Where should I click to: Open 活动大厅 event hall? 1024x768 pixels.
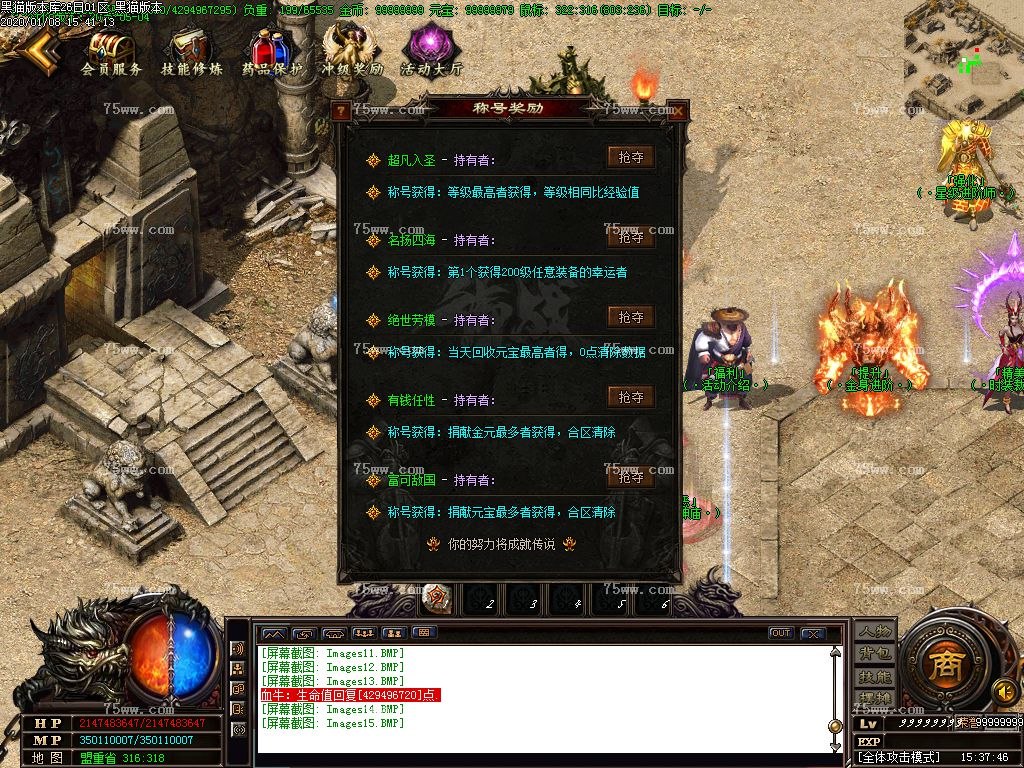(x=431, y=53)
